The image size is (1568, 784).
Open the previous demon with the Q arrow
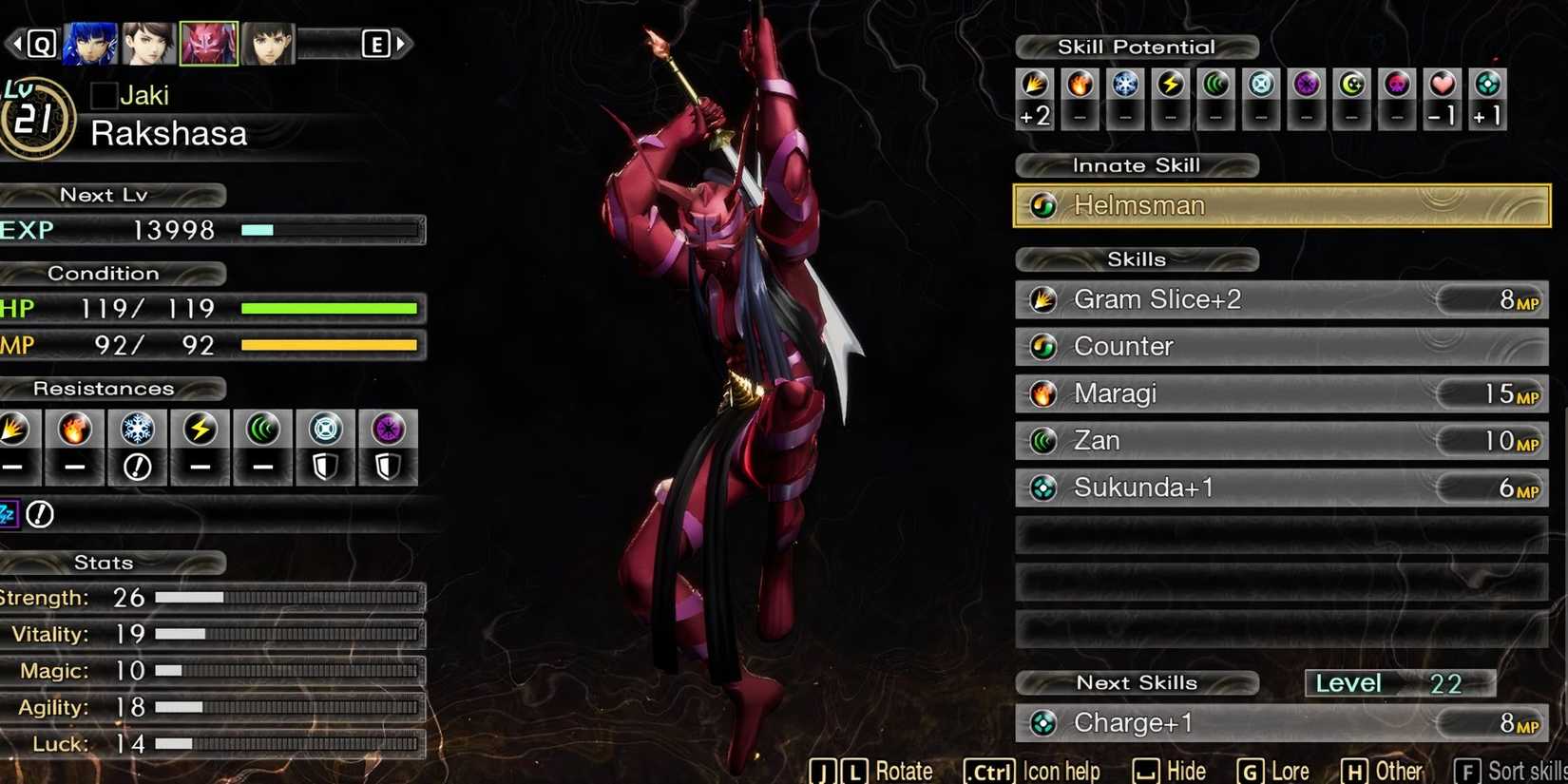36,43
